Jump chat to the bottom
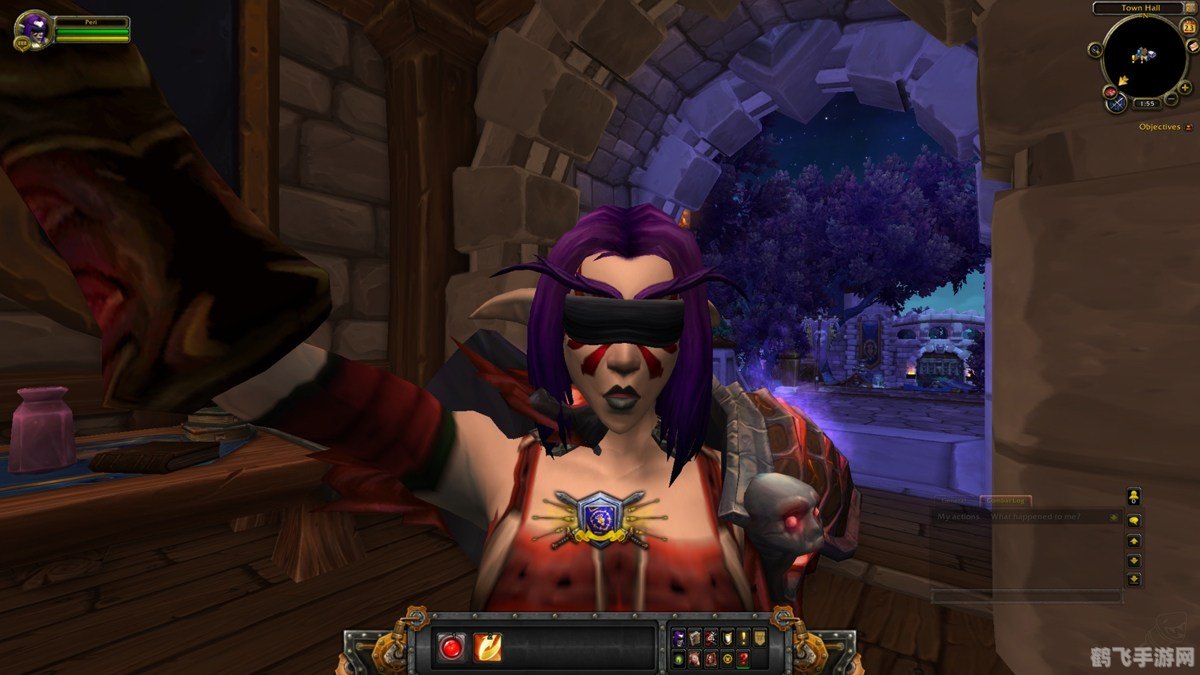This screenshot has height=675, width=1200. point(1133,579)
